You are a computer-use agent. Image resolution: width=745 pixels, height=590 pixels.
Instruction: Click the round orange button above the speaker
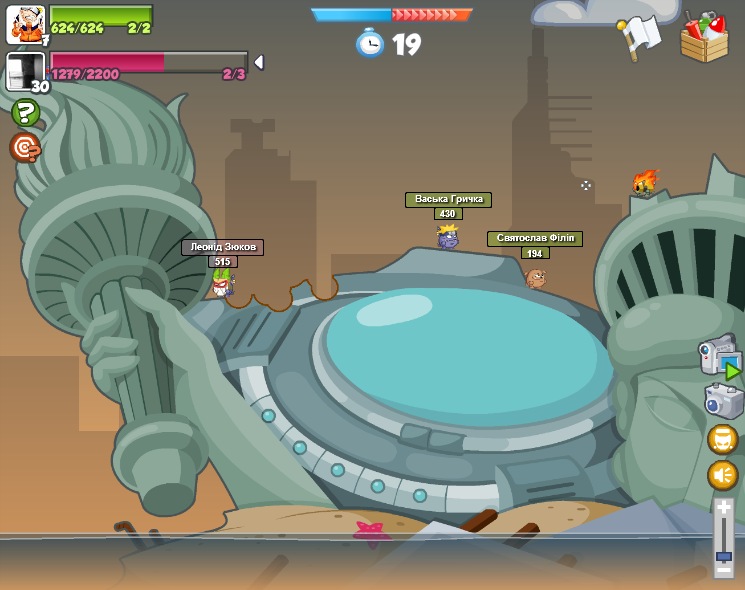point(722,439)
